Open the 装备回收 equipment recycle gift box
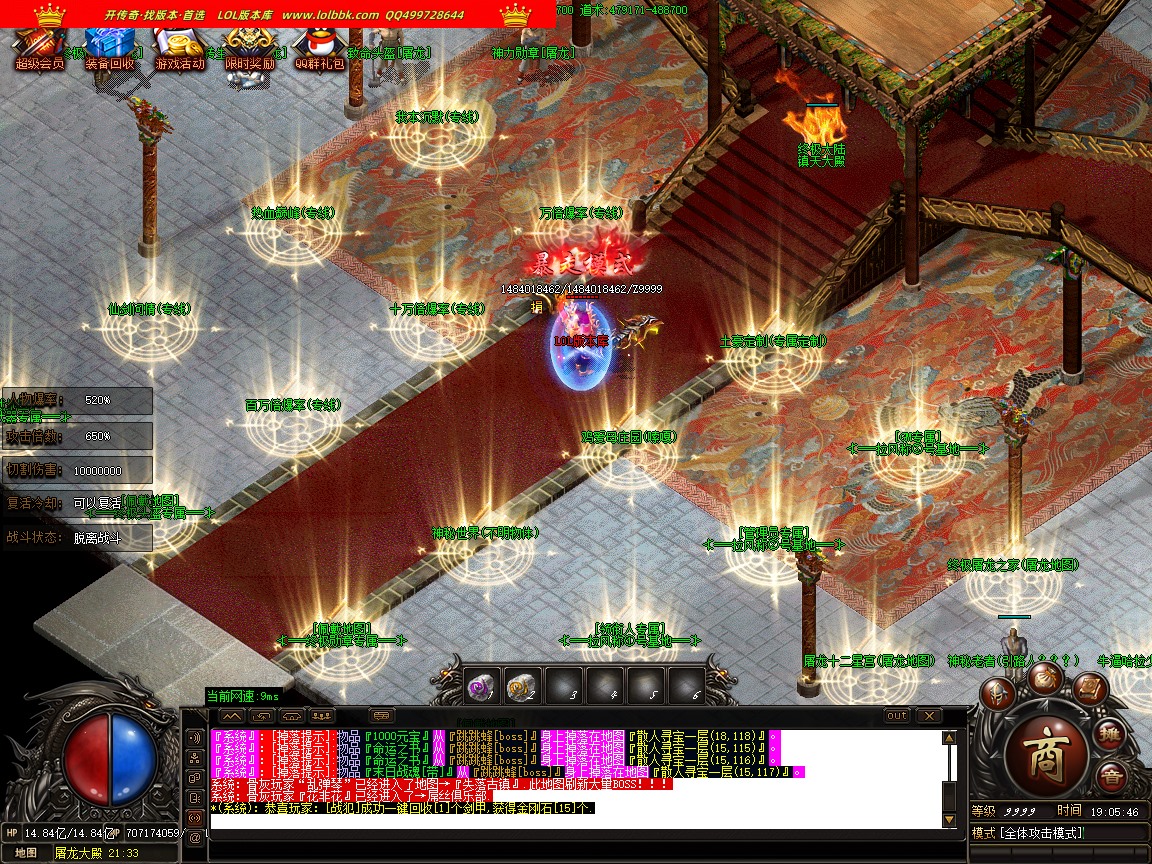 click(x=109, y=48)
